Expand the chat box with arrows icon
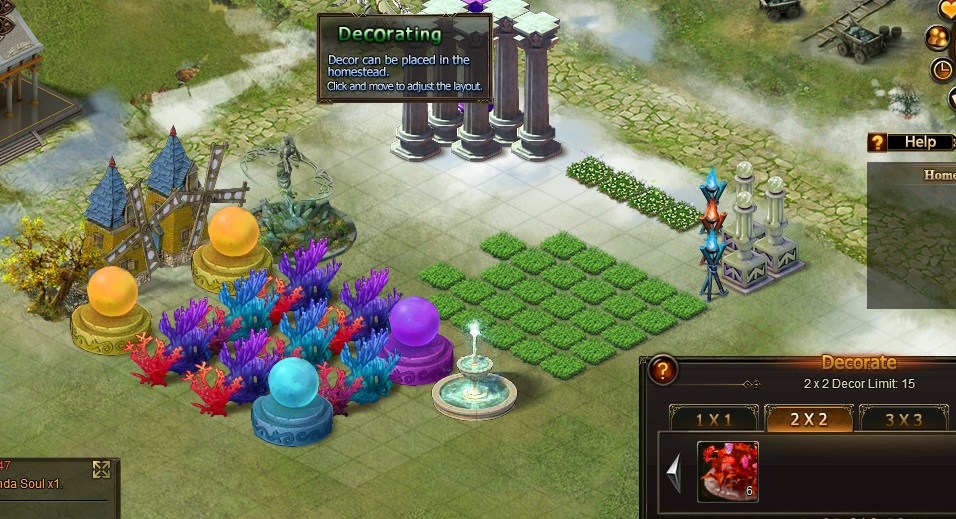This screenshot has height=519, width=956. pos(101,469)
